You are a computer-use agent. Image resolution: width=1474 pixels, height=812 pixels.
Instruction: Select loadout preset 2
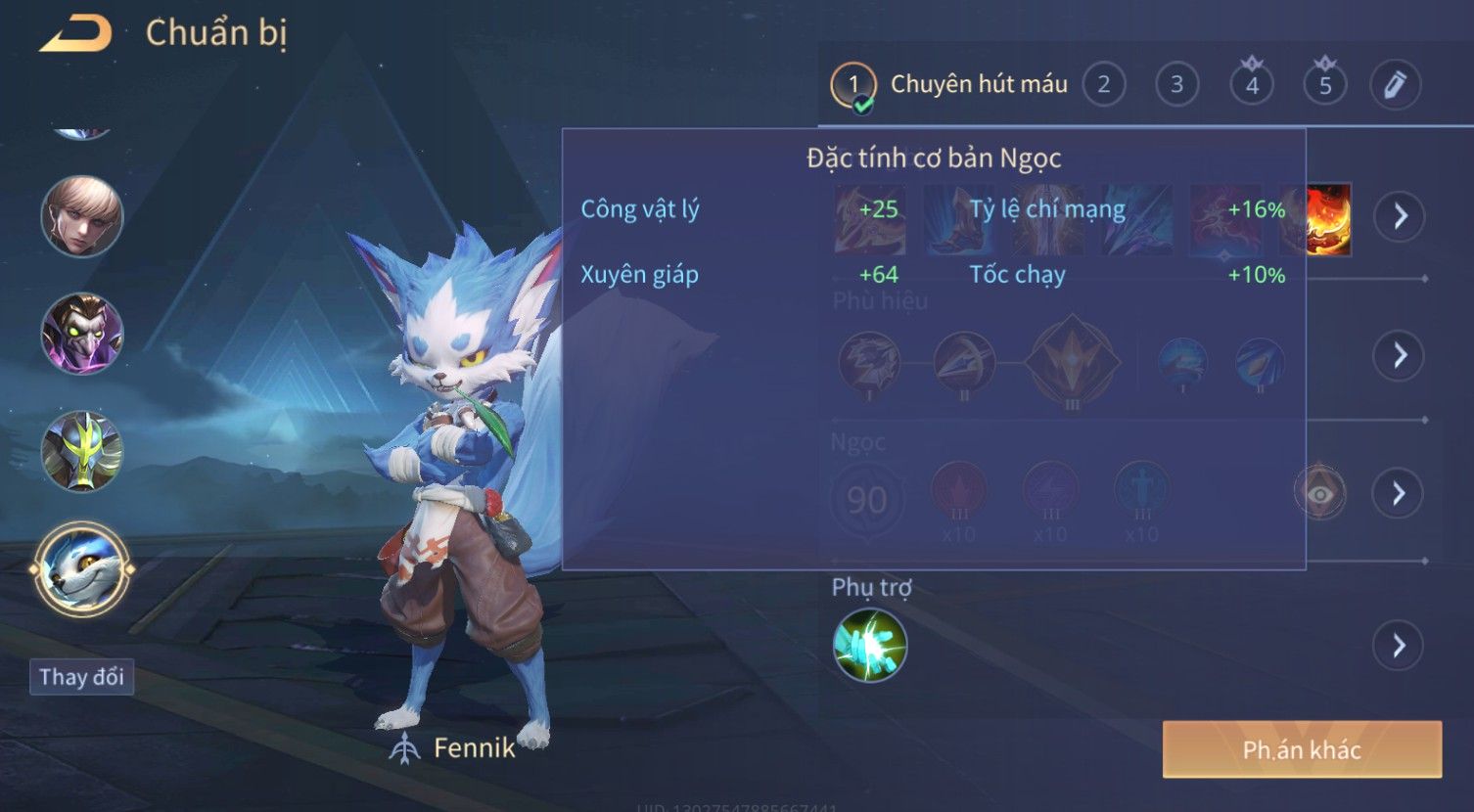pyautogui.click(x=1104, y=85)
